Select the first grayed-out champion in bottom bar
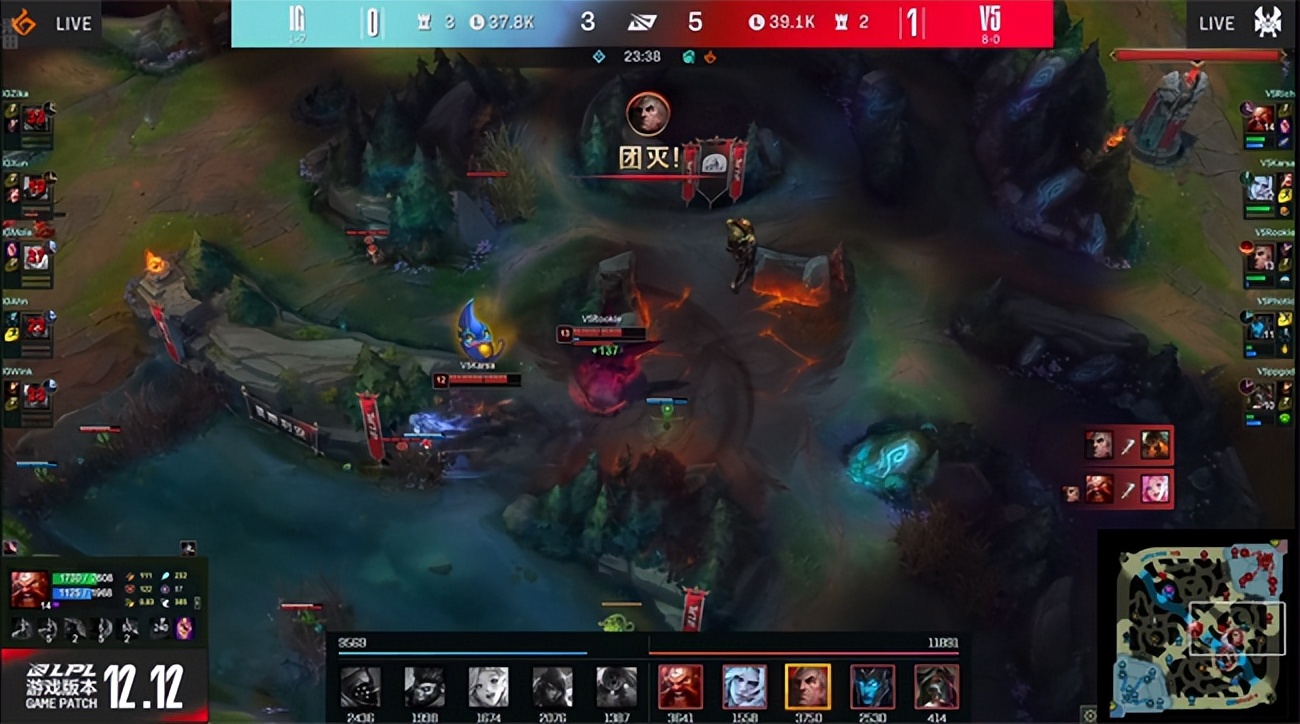 tap(360, 687)
